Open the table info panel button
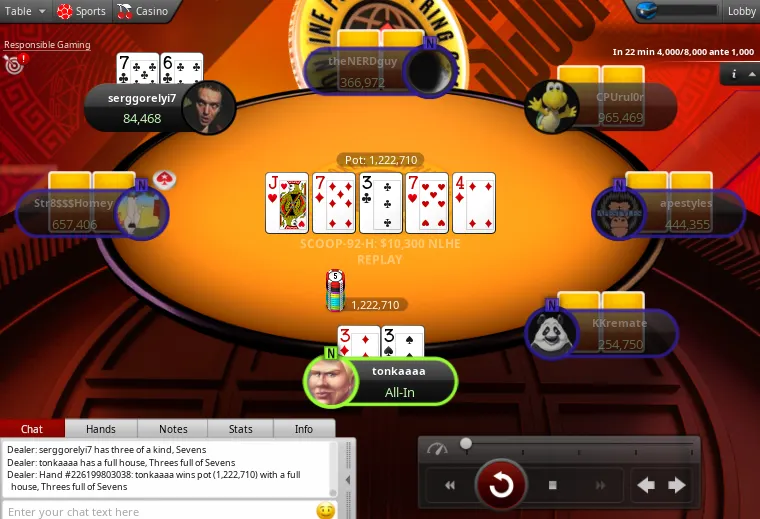The image size is (760, 519). pos(734,74)
